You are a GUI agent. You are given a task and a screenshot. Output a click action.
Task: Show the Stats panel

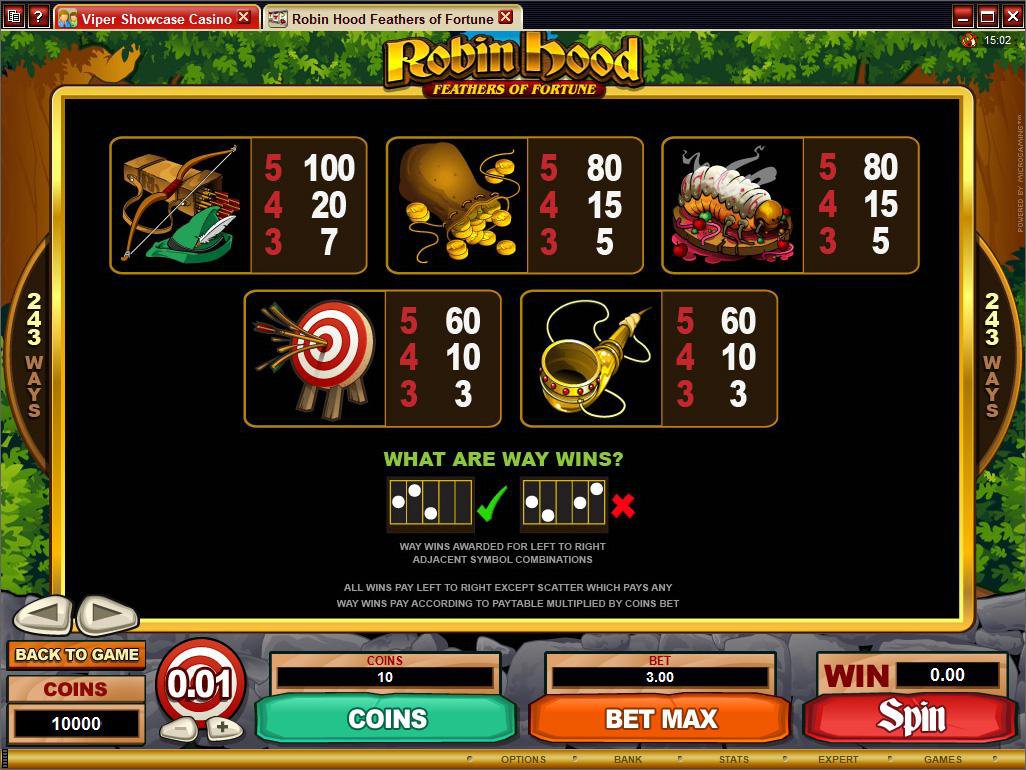tap(734, 760)
